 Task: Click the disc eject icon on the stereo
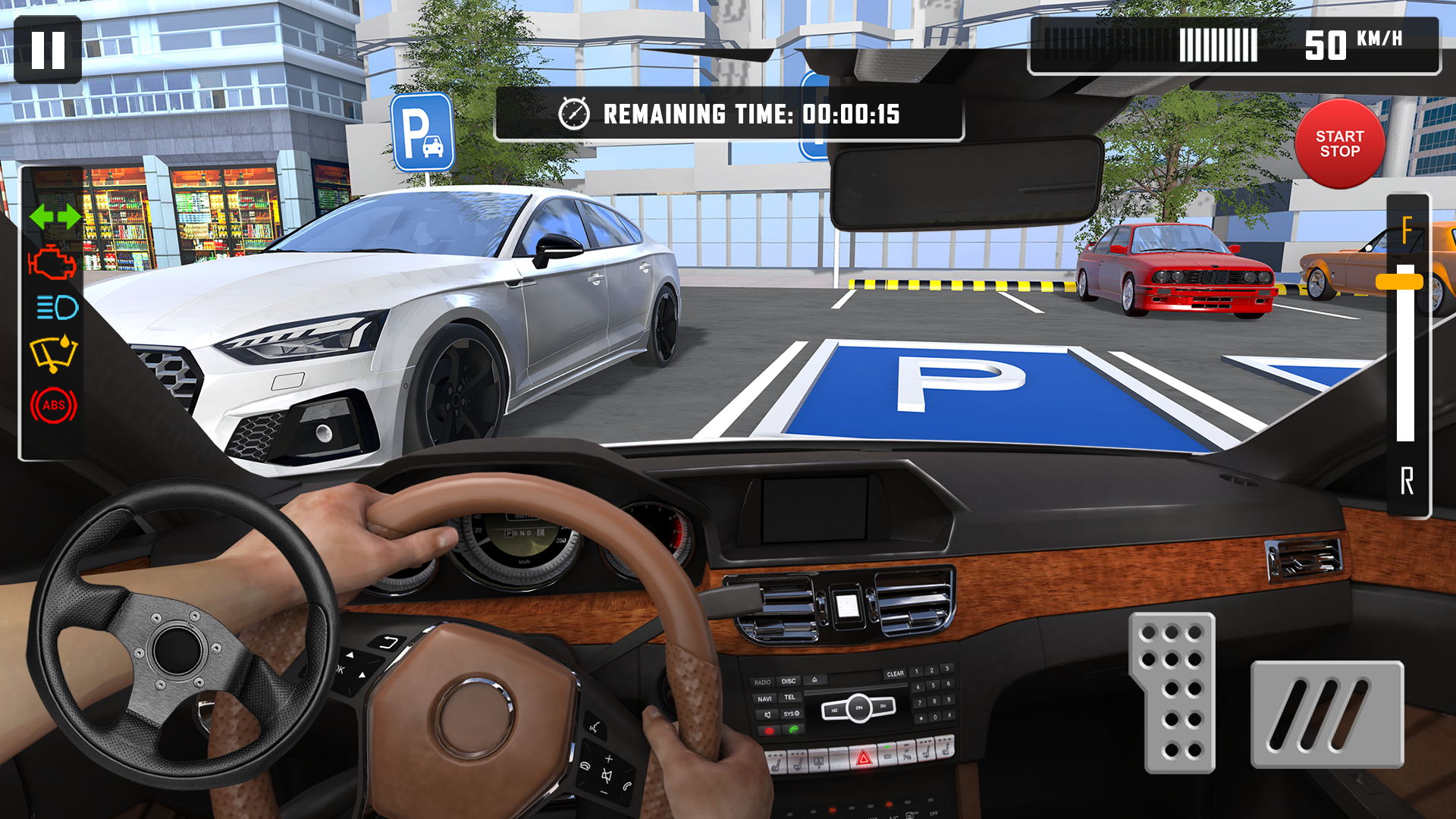point(814,680)
